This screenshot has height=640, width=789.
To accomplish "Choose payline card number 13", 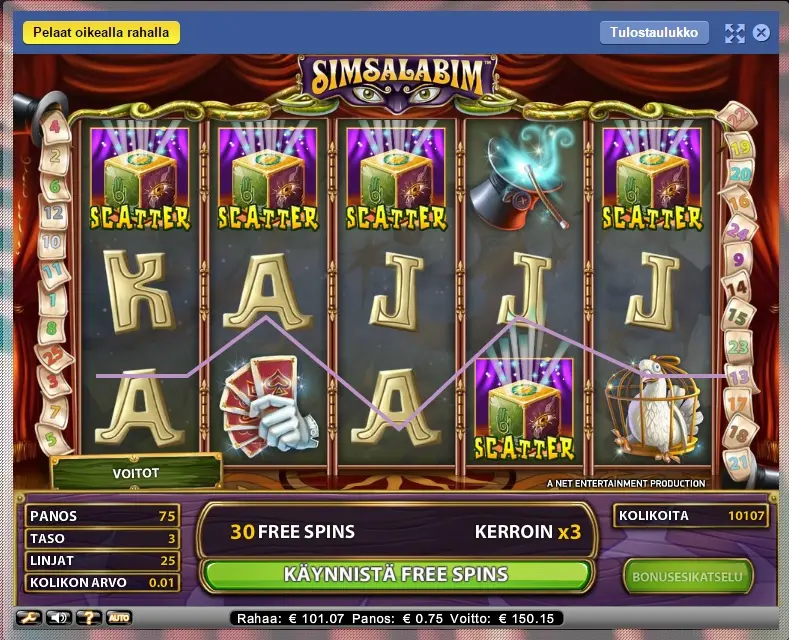I will click(740, 376).
